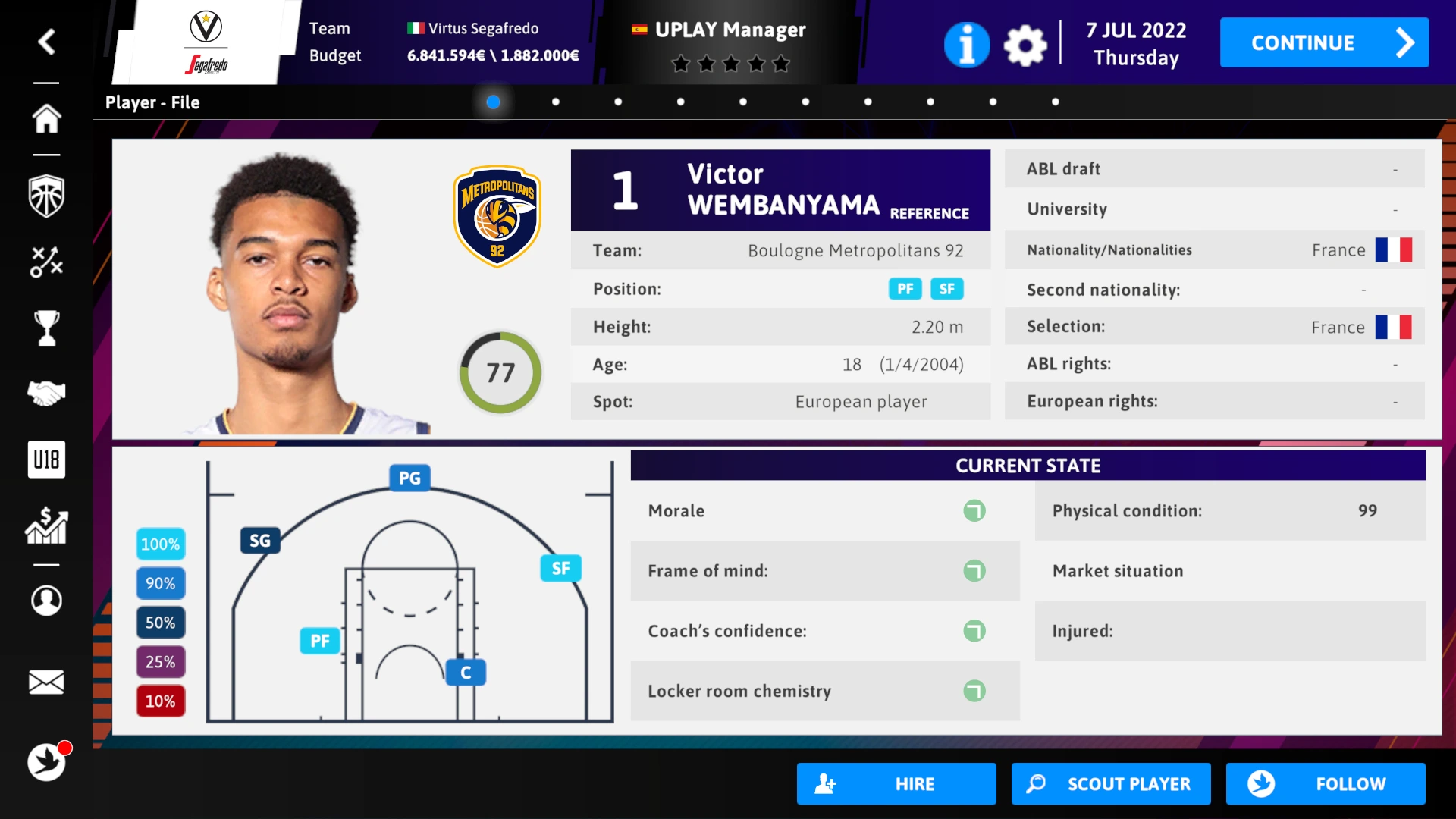The height and width of the screenshot is (819, 1456).
Task: Toggle the Locker room chemistry indicator
Action: pyautogui.click(x=975, y=691)
